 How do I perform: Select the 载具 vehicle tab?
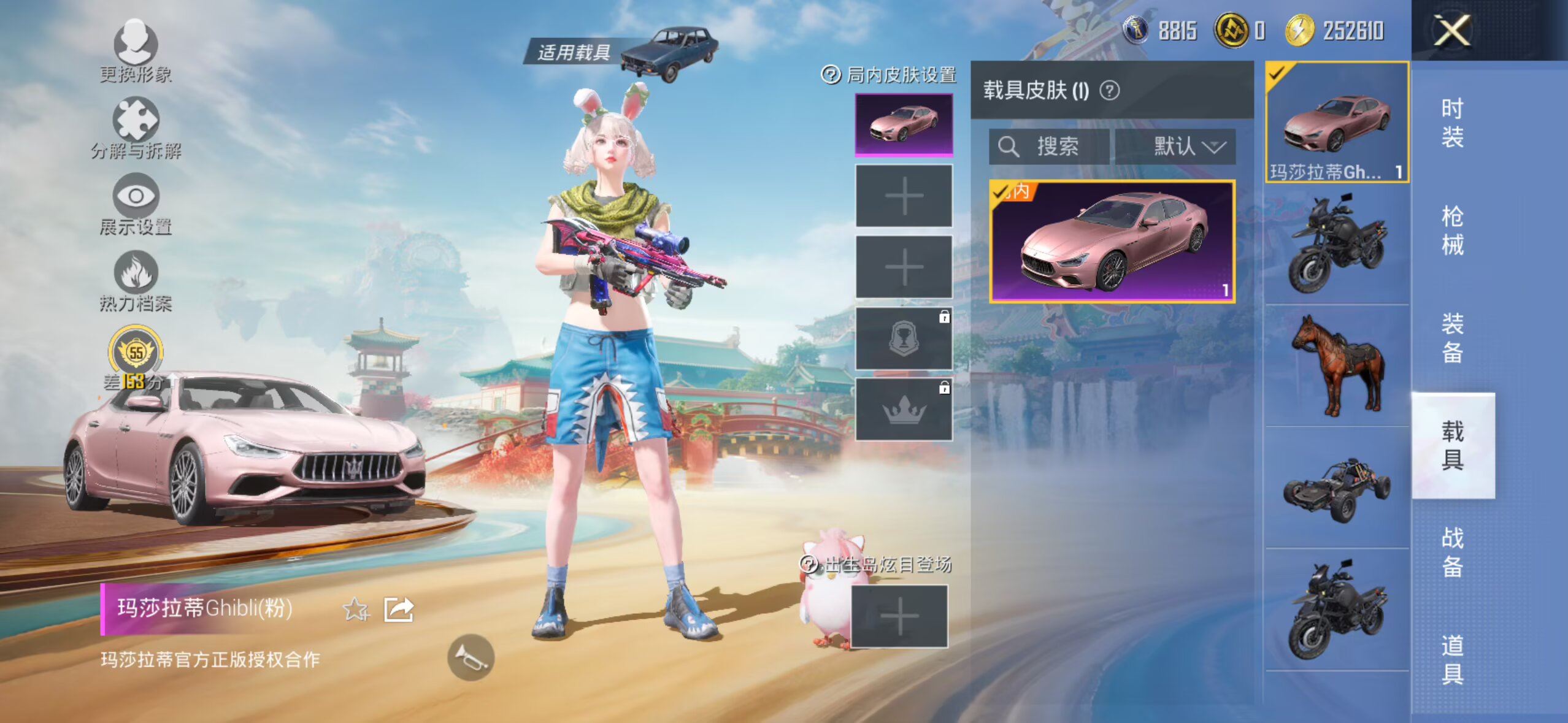pos(1452,445)
